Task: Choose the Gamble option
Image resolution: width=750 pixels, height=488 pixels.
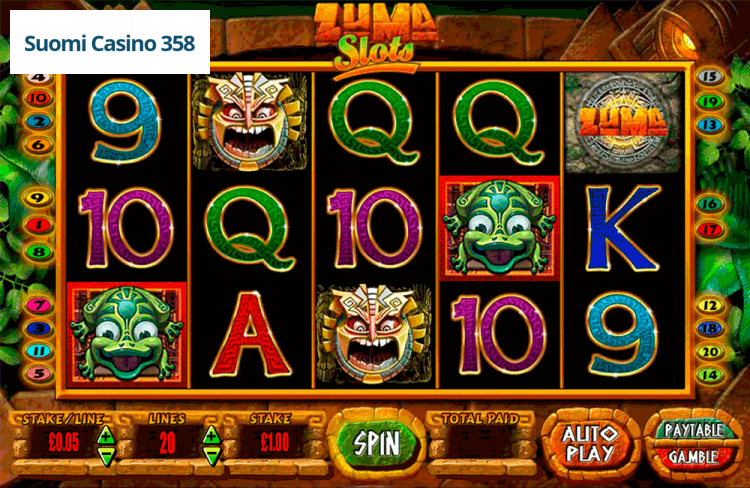Action: [x=694, y=457]
